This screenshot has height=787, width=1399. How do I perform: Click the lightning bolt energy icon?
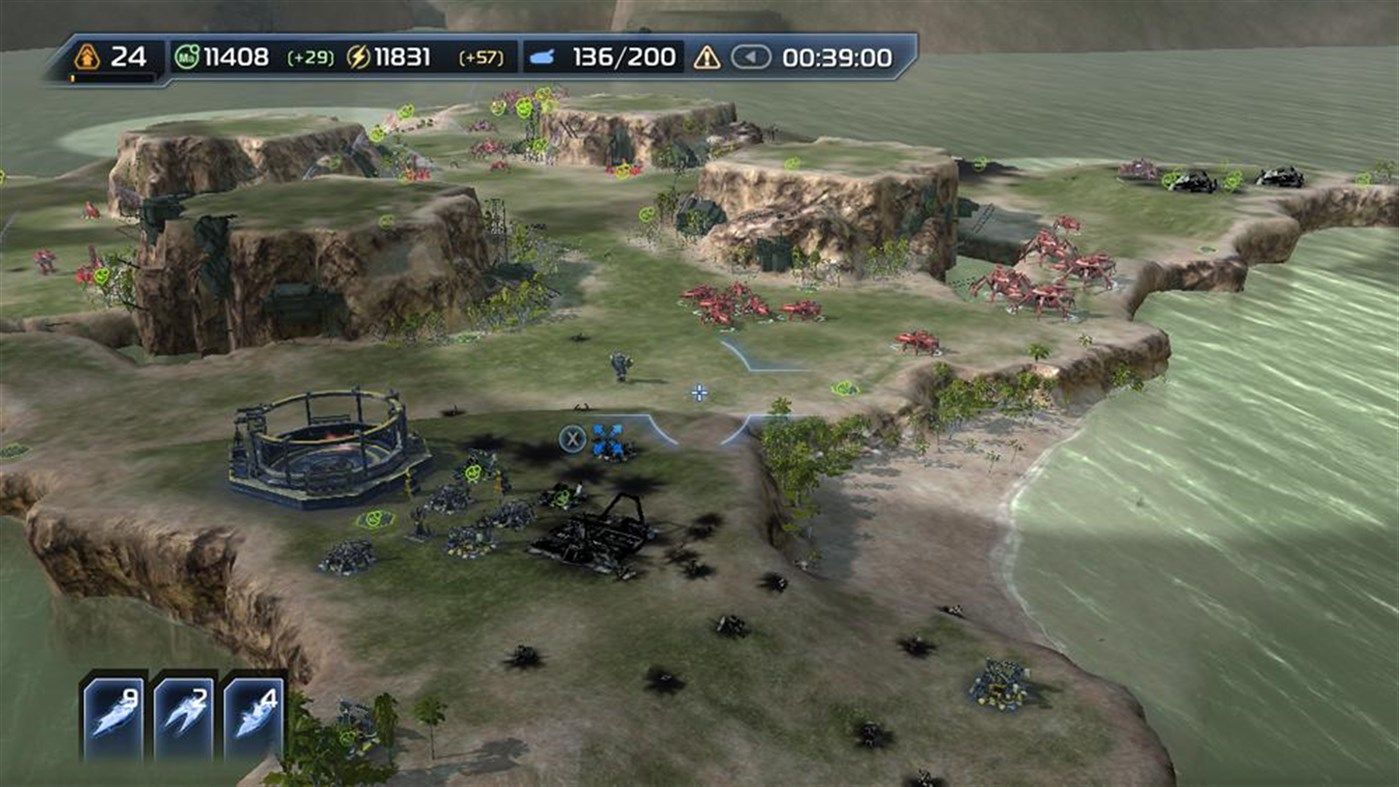(358, 58)
